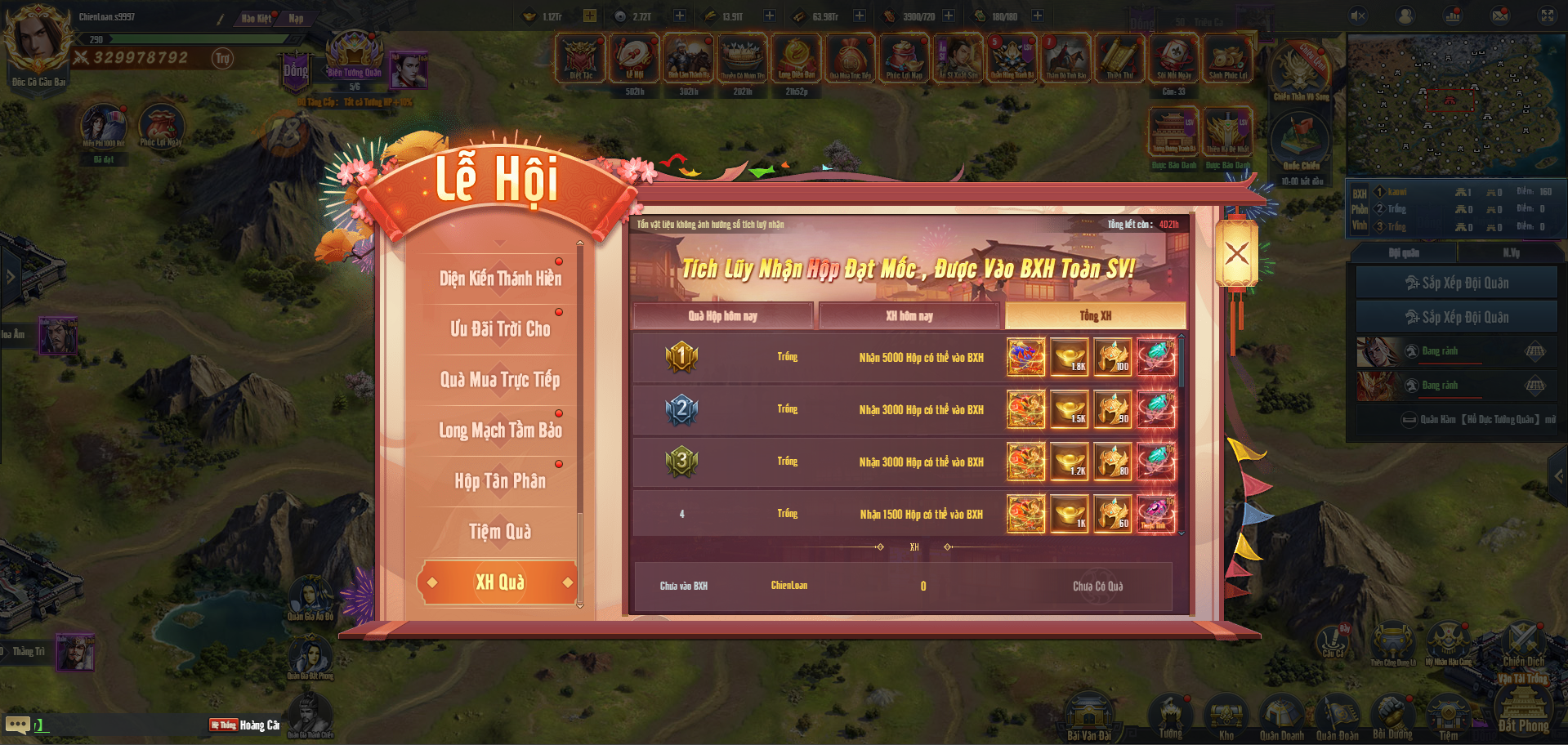Close the Lễ Hội event window
Screen dimensions: 1568x745
[x=1236, y=253]
